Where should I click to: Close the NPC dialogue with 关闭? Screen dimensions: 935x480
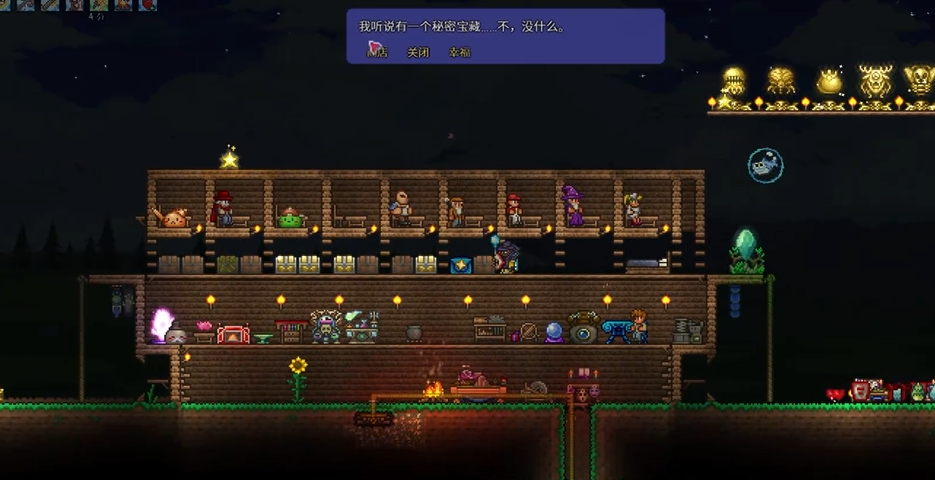[418, 52]
